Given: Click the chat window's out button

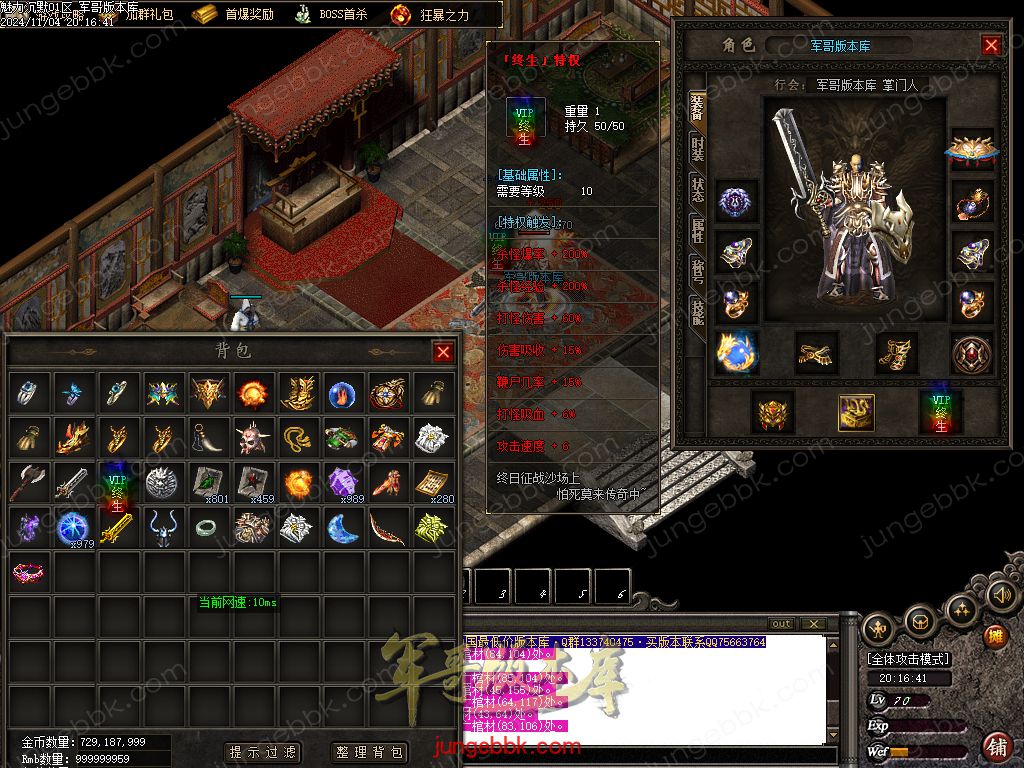Looking at the screenshot, I should coord(782,624).
